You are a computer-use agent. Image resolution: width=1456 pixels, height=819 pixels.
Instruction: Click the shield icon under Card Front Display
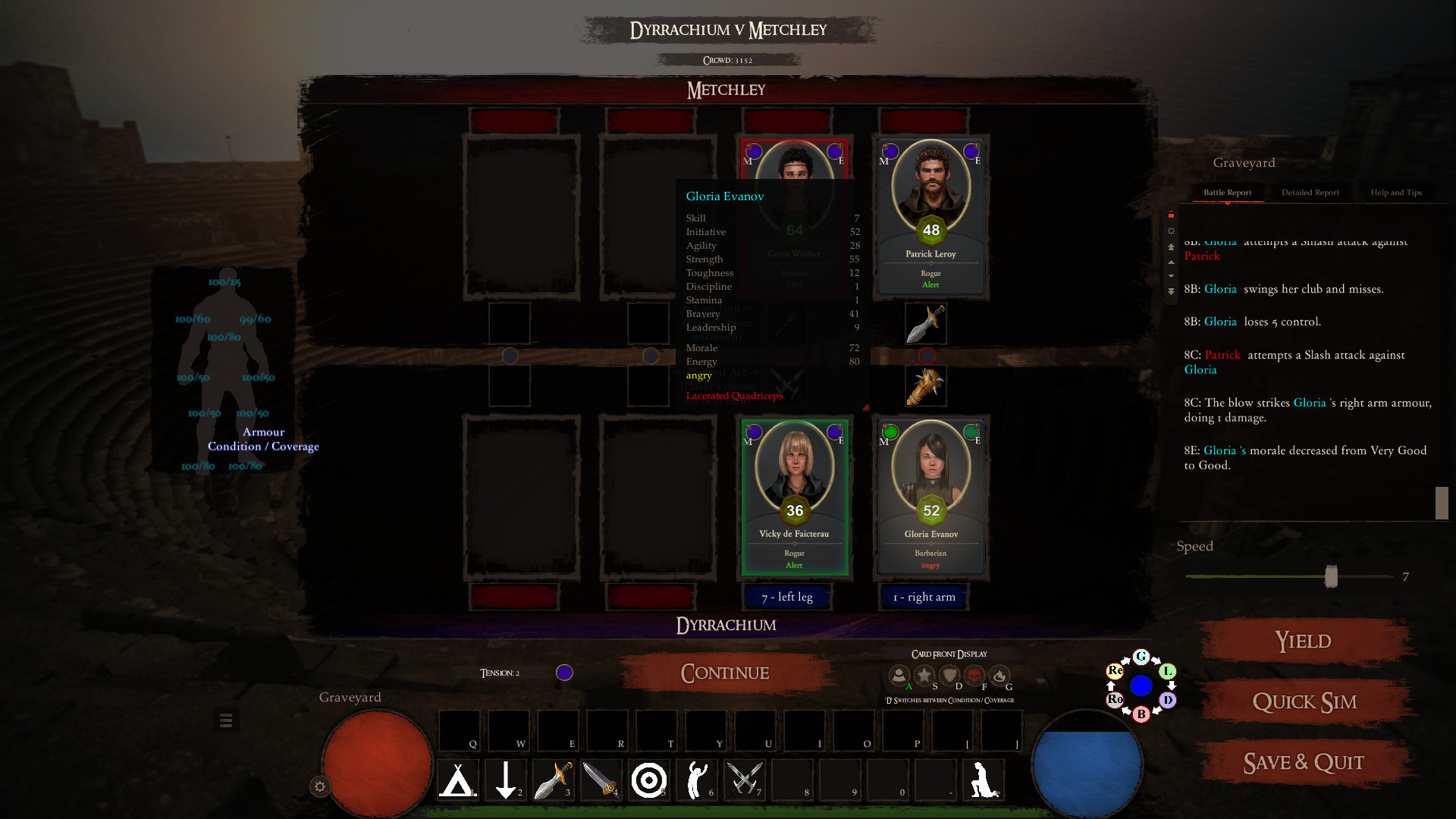949,675
